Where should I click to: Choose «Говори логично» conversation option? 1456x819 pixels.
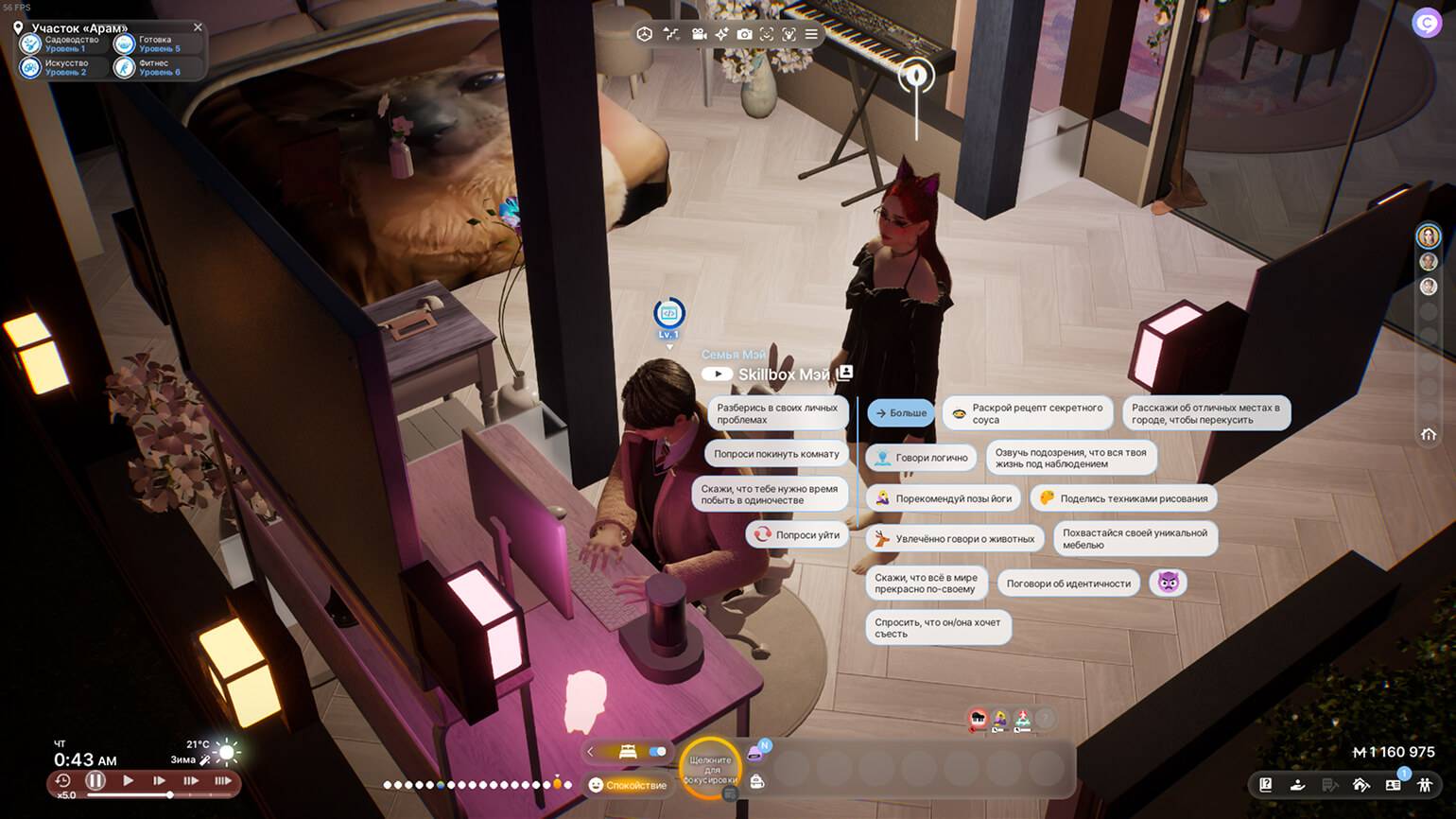click(x=921, y=458)
